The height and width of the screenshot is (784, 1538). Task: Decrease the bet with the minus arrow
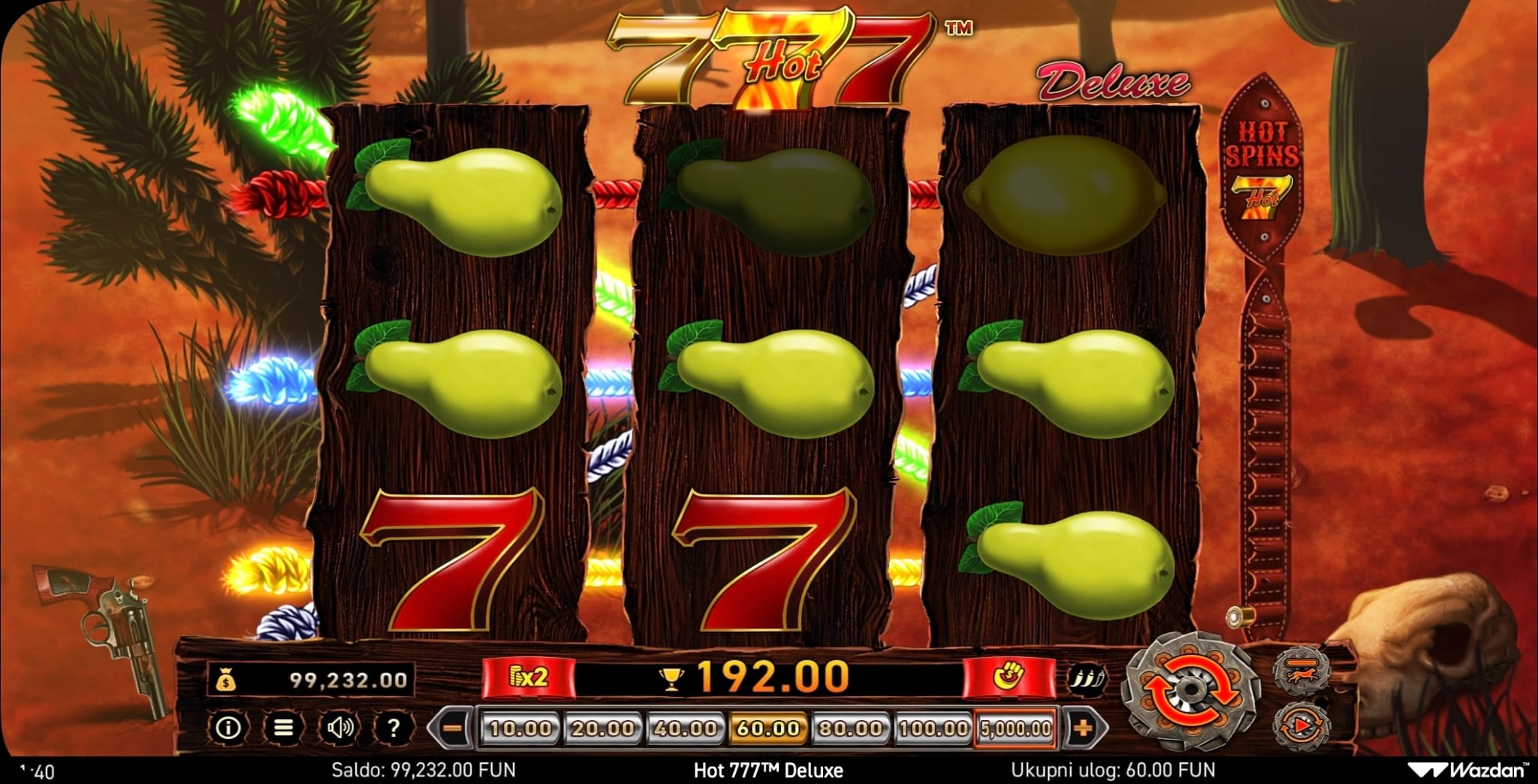click(451, 728)
